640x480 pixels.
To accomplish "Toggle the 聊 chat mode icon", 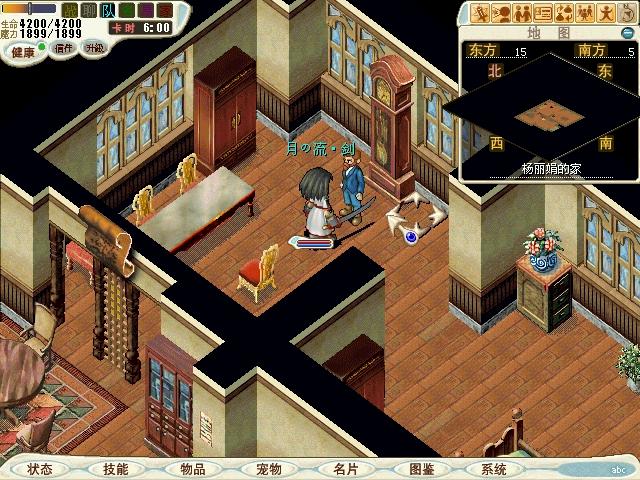I will click(x=88, y=10).
